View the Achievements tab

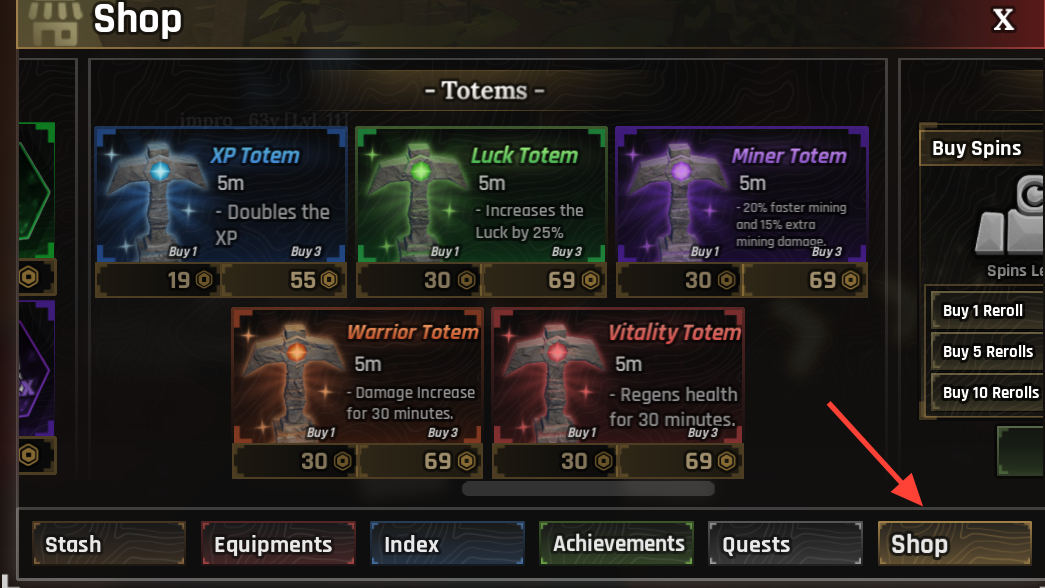[616, 544]
